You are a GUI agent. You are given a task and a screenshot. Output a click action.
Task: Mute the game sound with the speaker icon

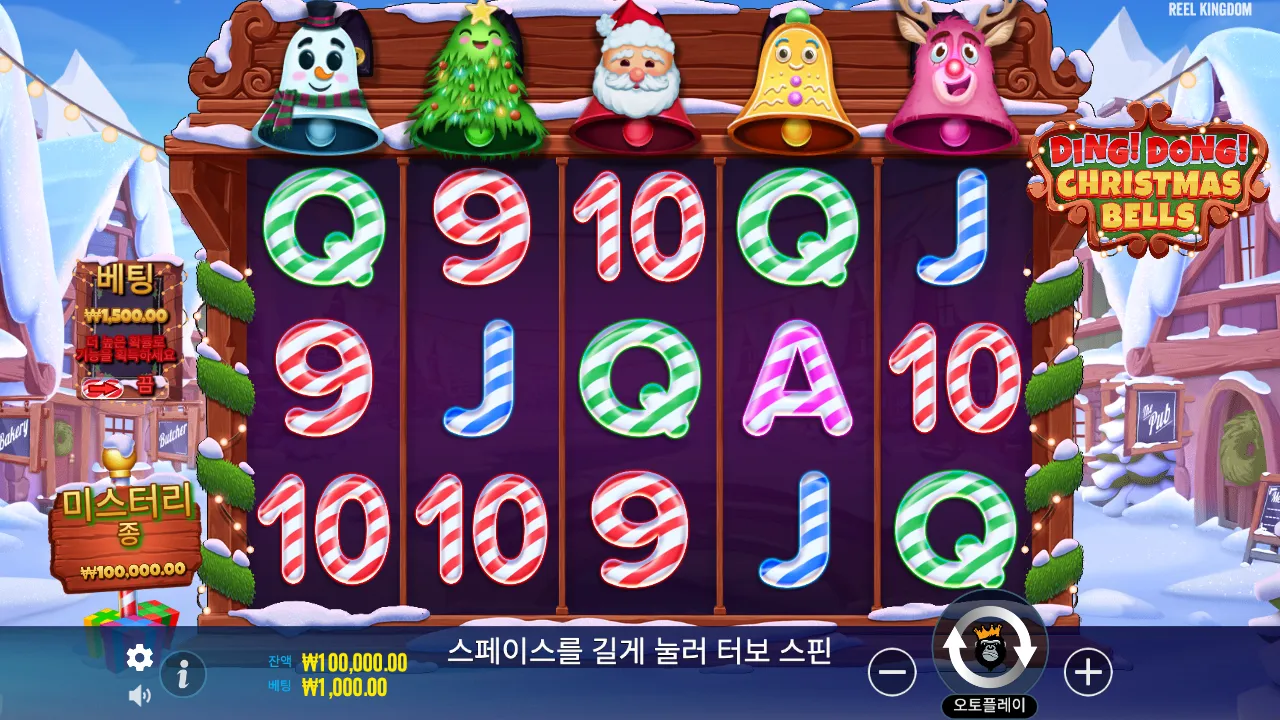(138, 693)
